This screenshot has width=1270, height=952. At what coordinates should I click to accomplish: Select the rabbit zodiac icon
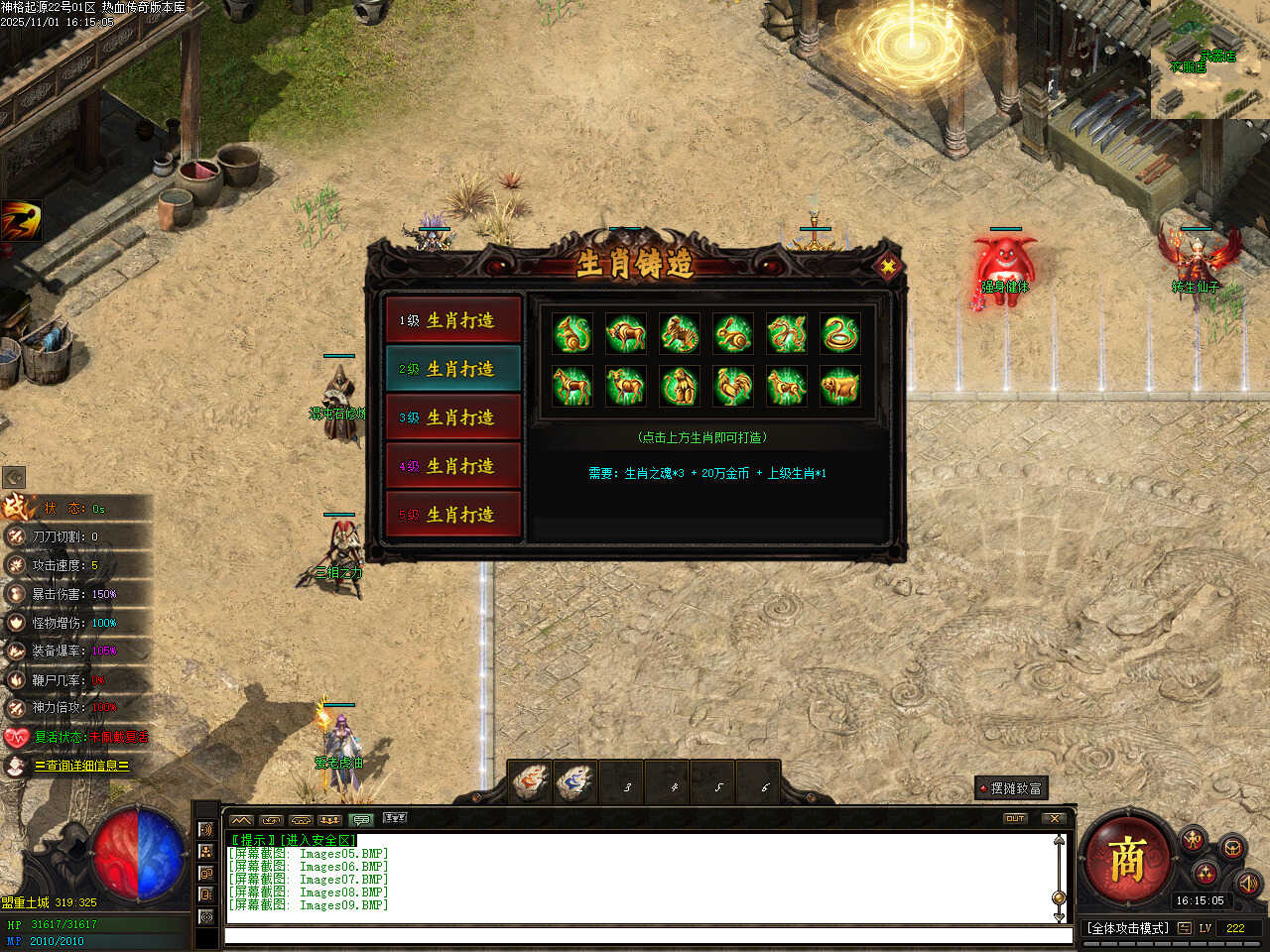(x=733, y=334)
